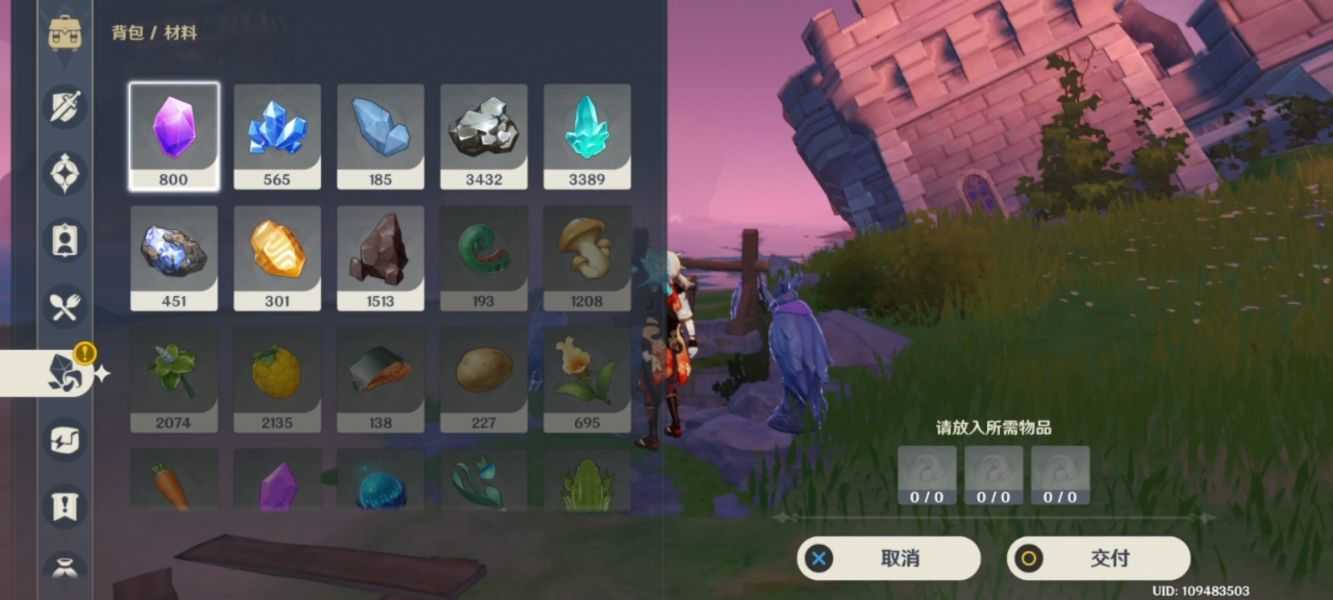Select the yellow sunsettia fruit slot (2135)

(x=277, y=380)
